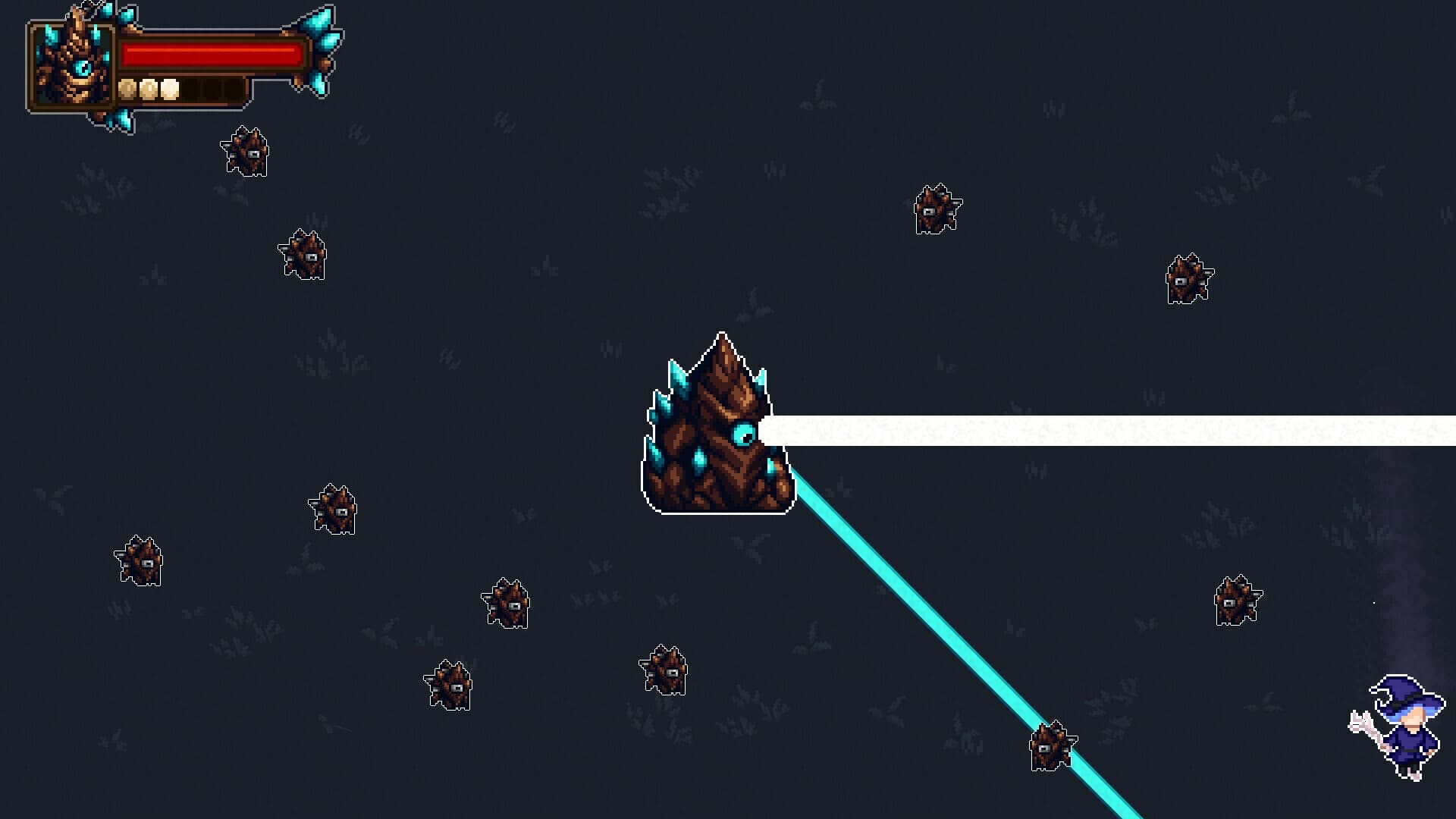Click the minion on the far-left middle edge
Image resolution: width=1456 pixels, height=819 pixels.
coord(140,561)
